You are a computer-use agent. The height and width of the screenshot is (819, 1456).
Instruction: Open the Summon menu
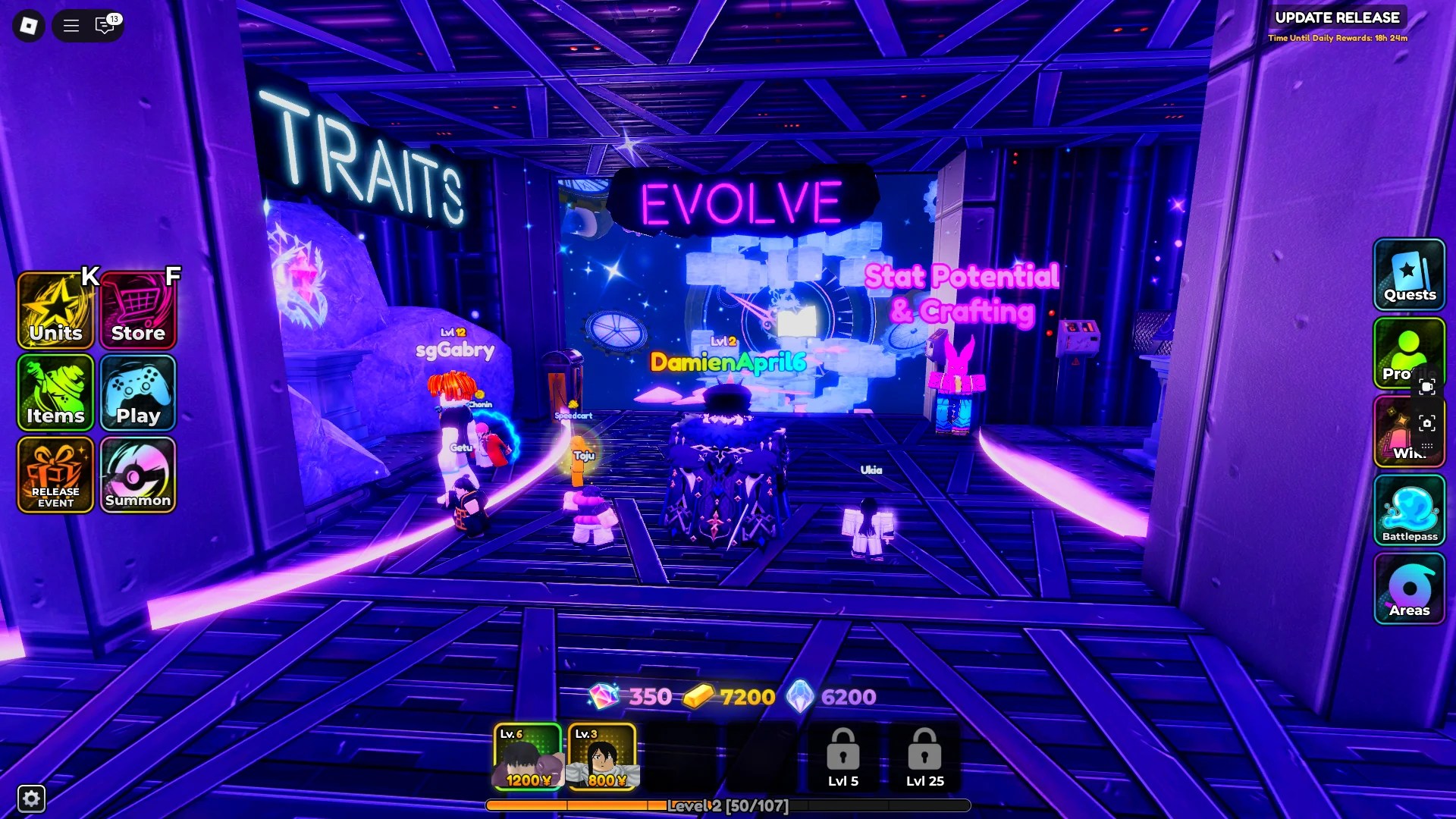coord(138,475)
